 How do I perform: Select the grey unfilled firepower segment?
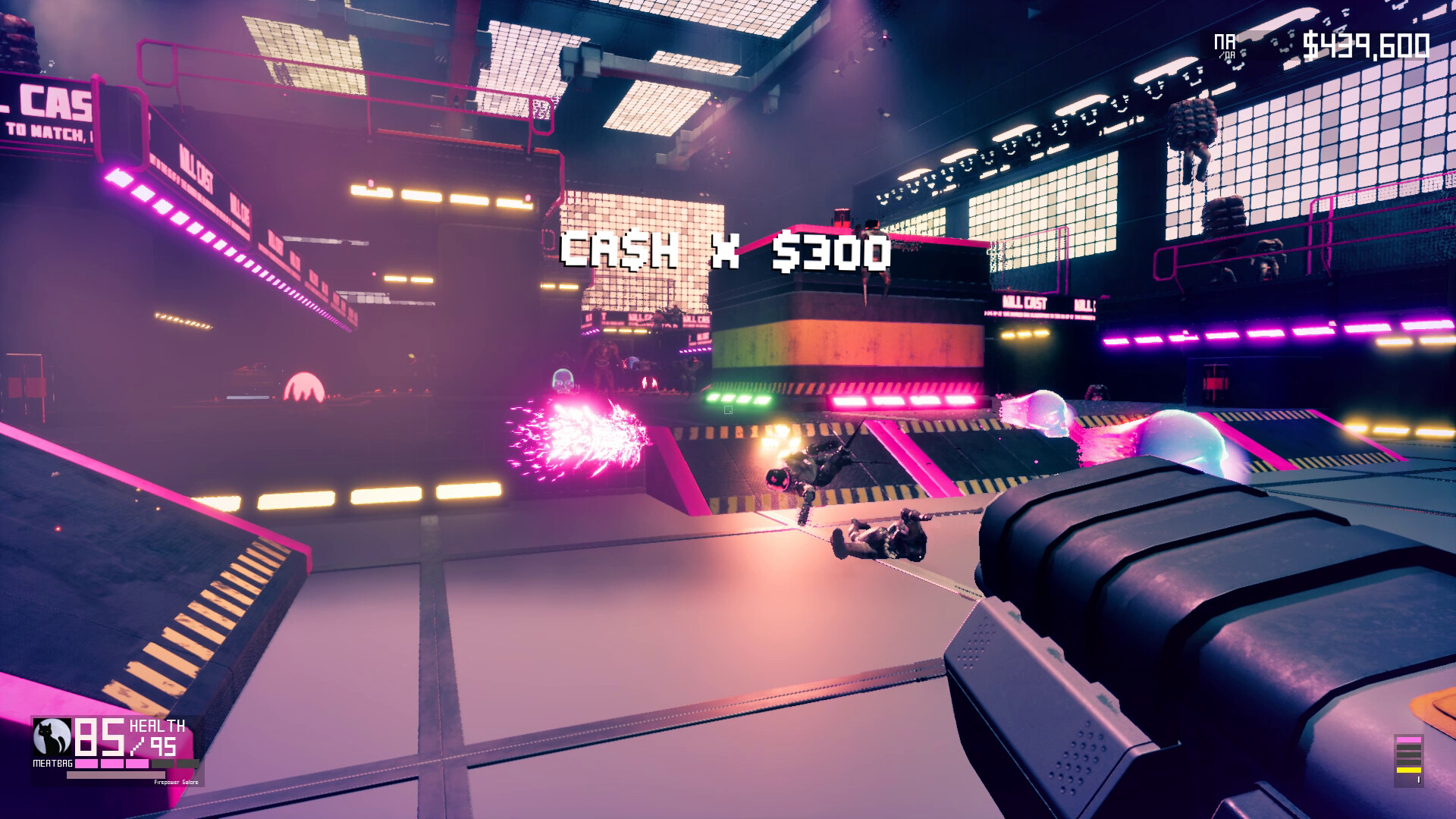(x=162, y=763)
